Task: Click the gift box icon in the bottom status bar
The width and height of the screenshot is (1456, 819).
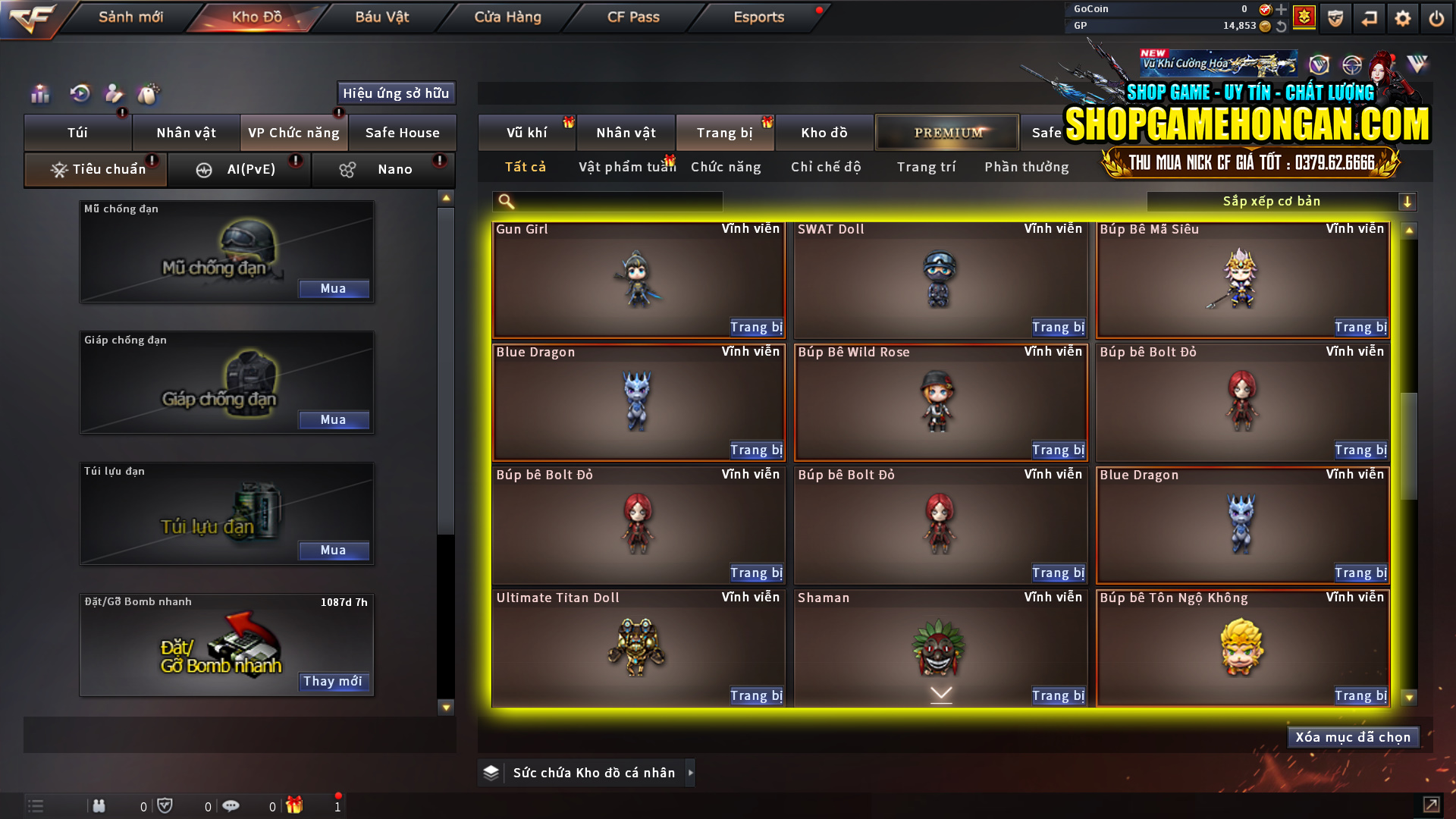Action: click(x=296, y=805)
